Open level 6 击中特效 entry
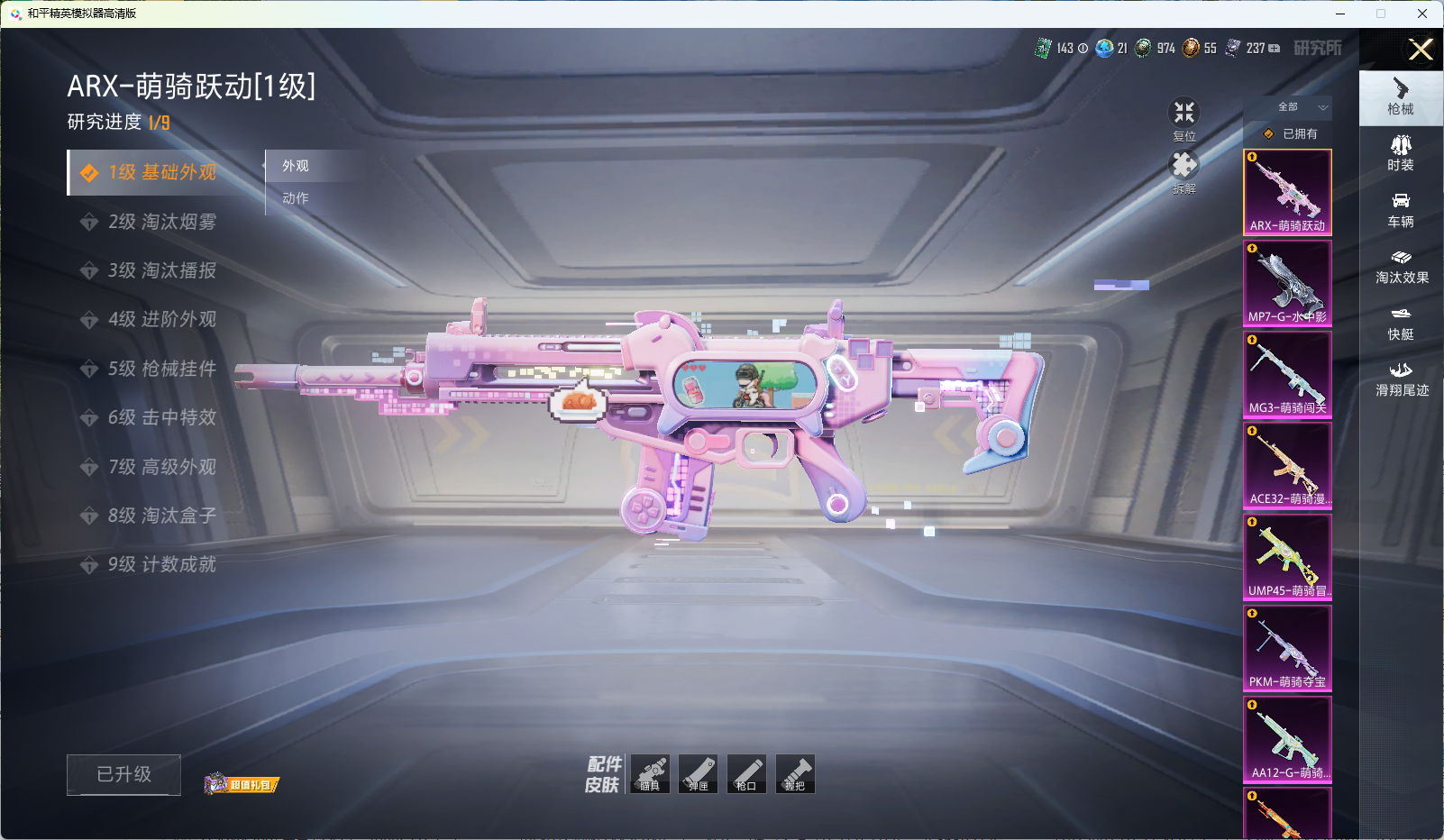Viewport: 1444px width, 840px height. click(161, 417)
